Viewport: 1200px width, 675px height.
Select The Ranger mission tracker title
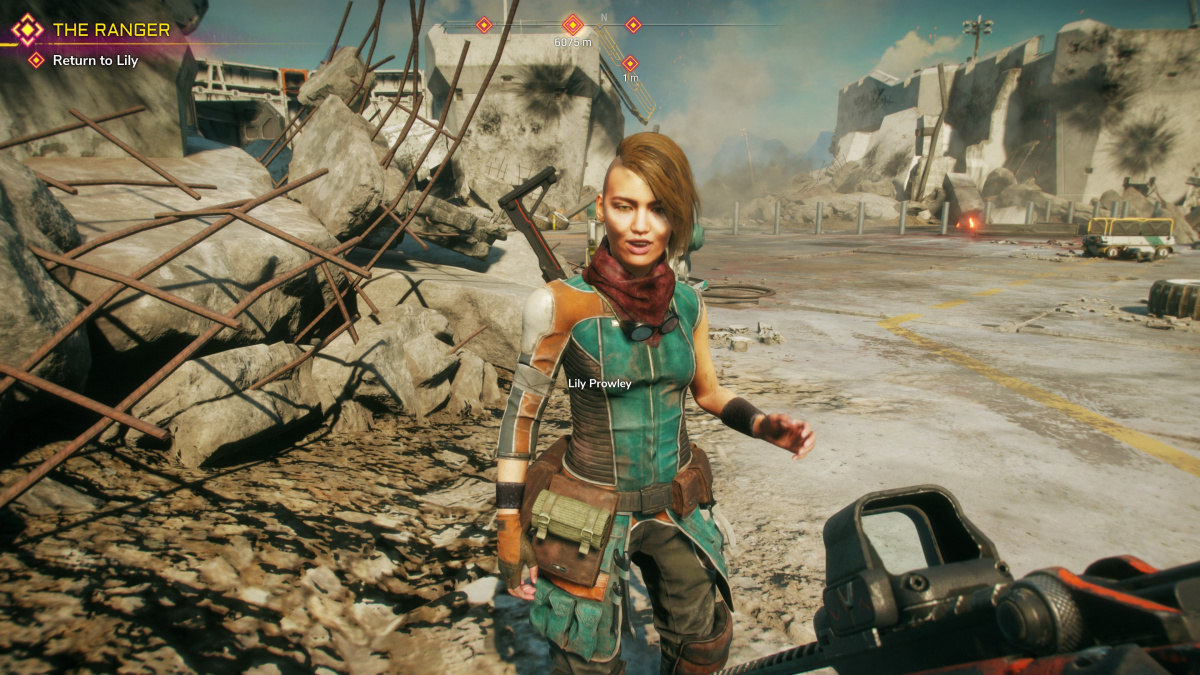coord(111,30)
